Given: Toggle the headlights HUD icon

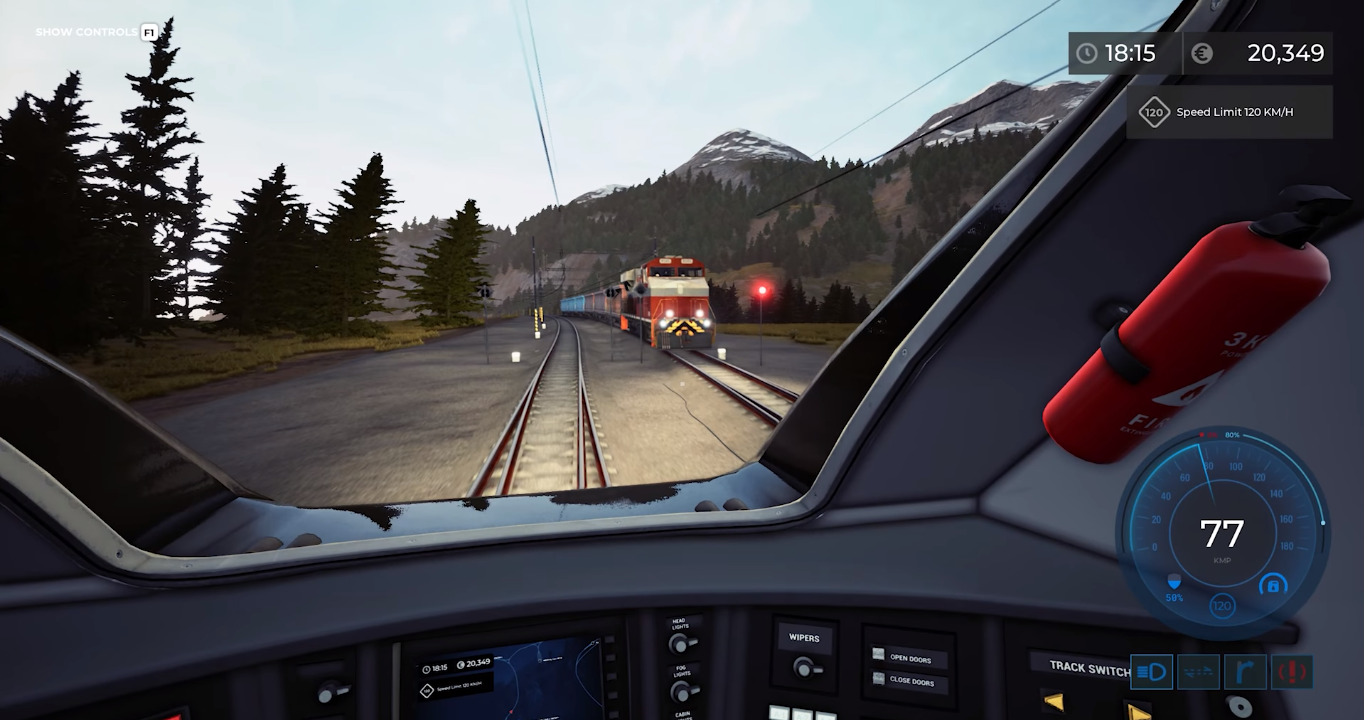Looking at the screenshot, I should coord(1151,672).
